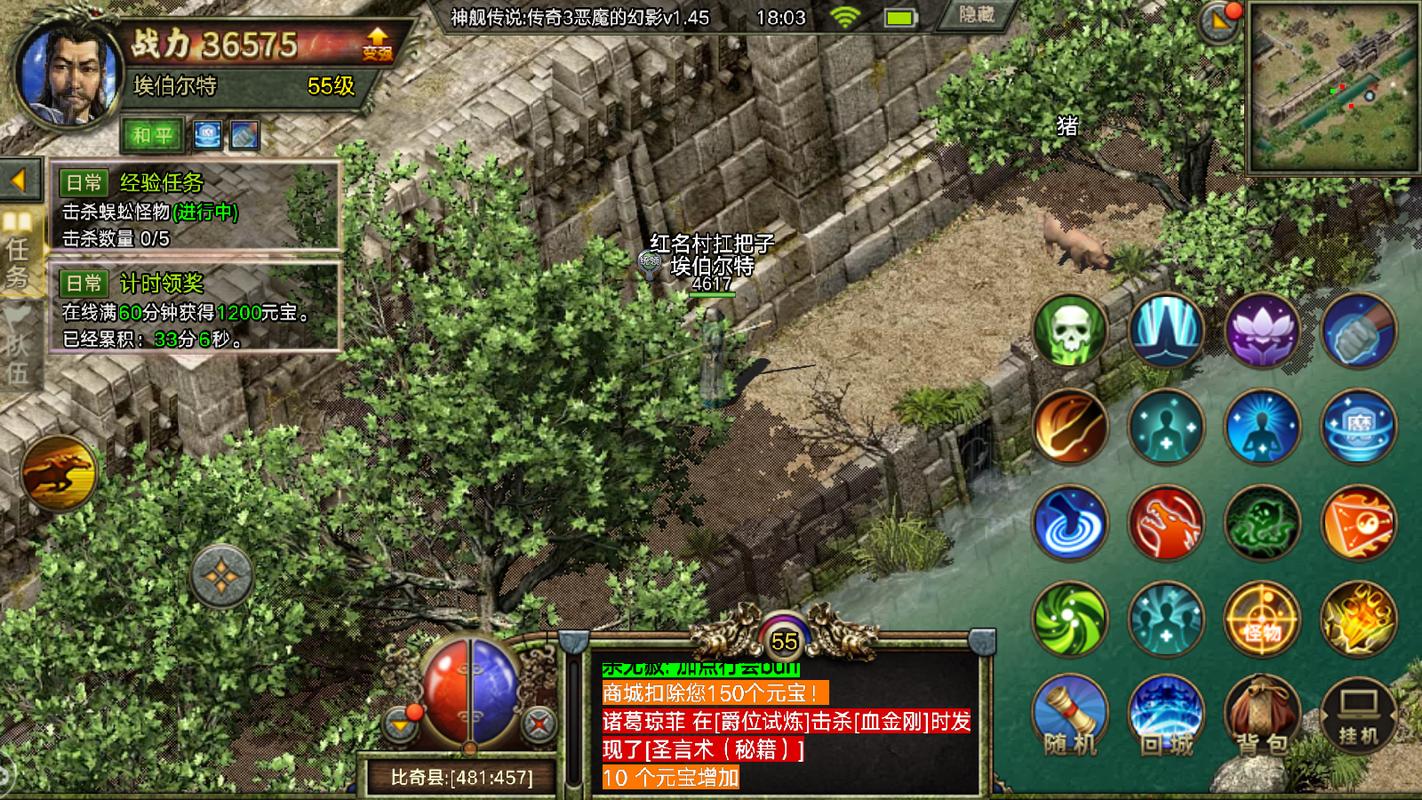
Task: Select the green skull skill icon
Action: (x=1069, y=330)
